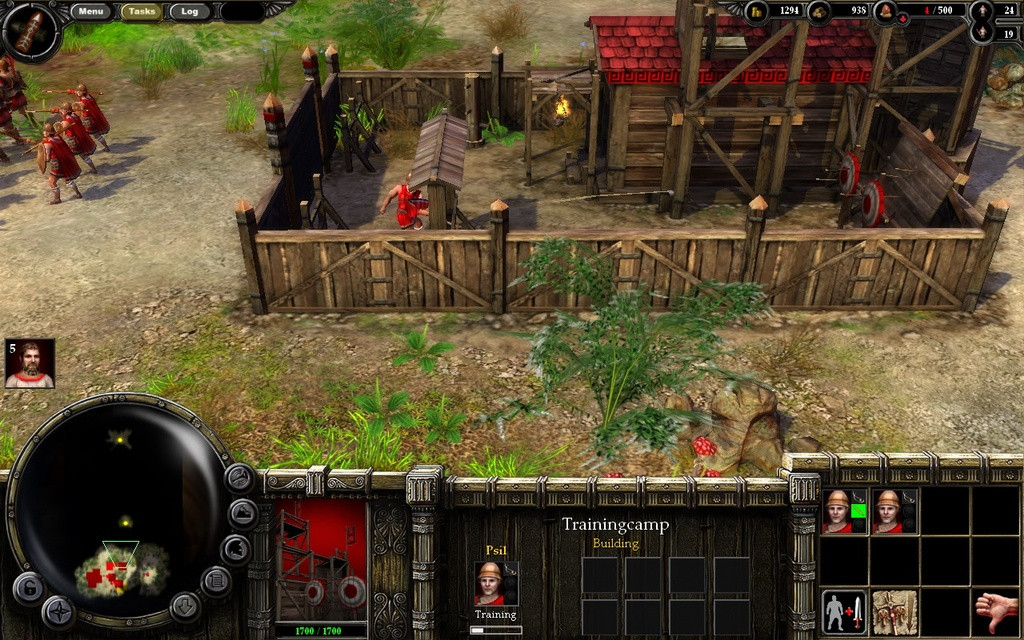Toggle the padlock button beside the minimap
The image size is (1024, 640).
pyautogui.click(x=27, y=587)
